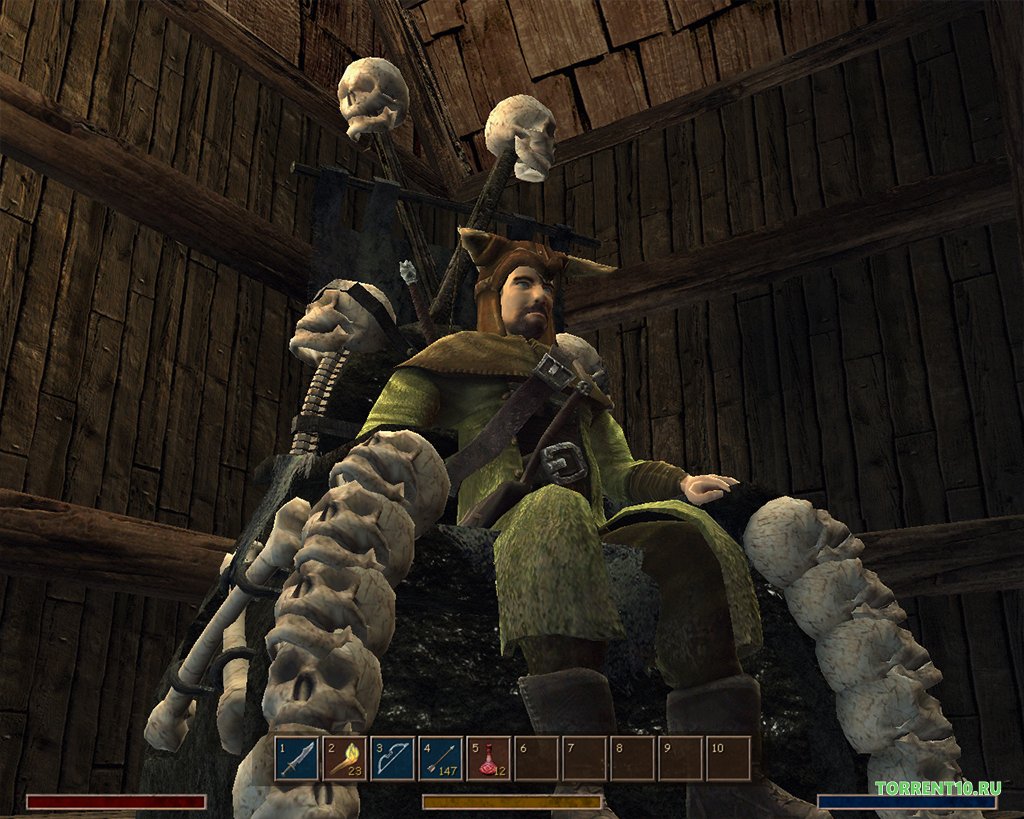Image resolution: width=1024 pixels, height=819 pixels.
Task: Equip the burning torch from the hotbar
Action: [x=344, y=759]
